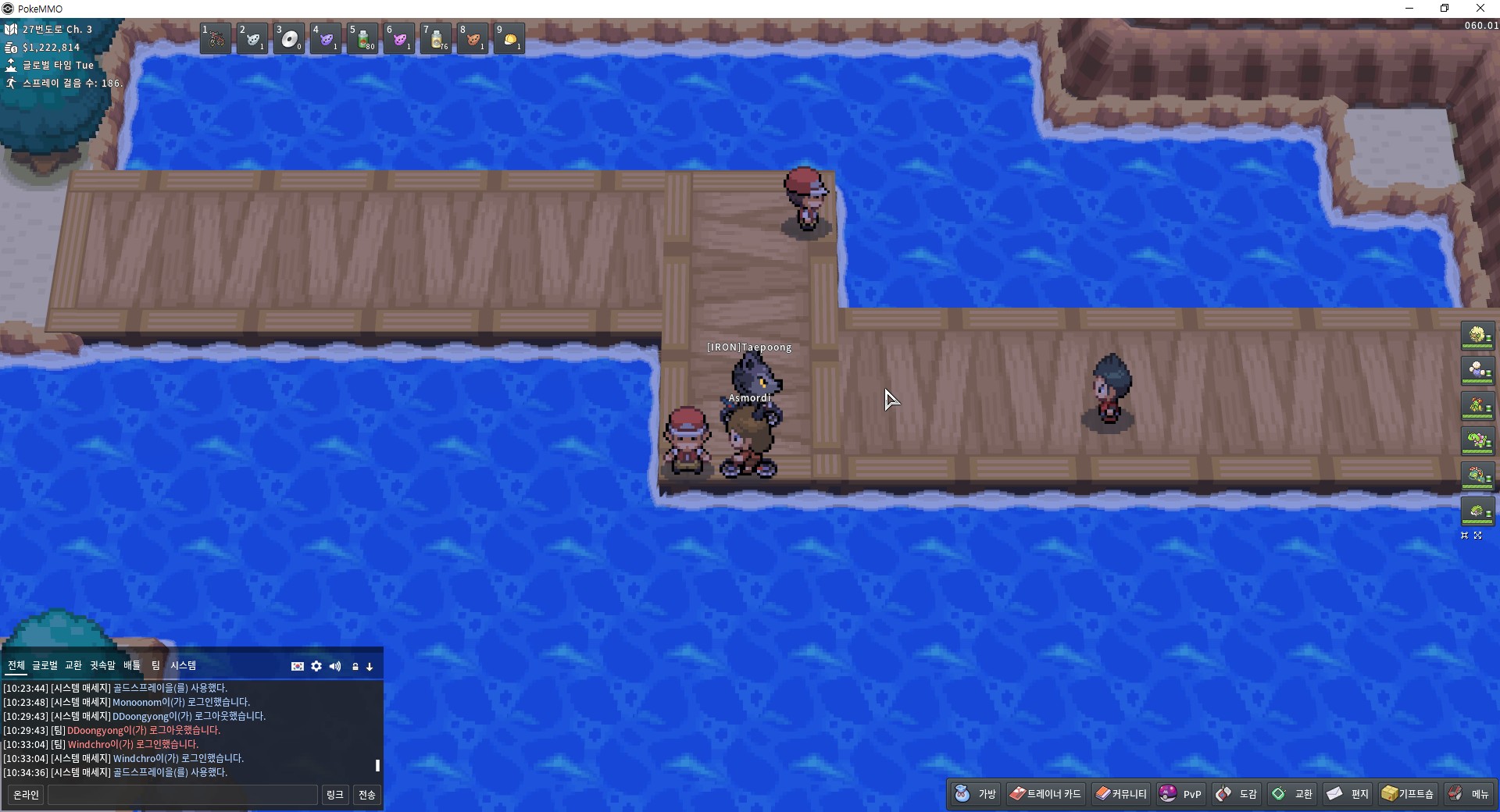
Task: Use the green spray can item
Action: 363,38
